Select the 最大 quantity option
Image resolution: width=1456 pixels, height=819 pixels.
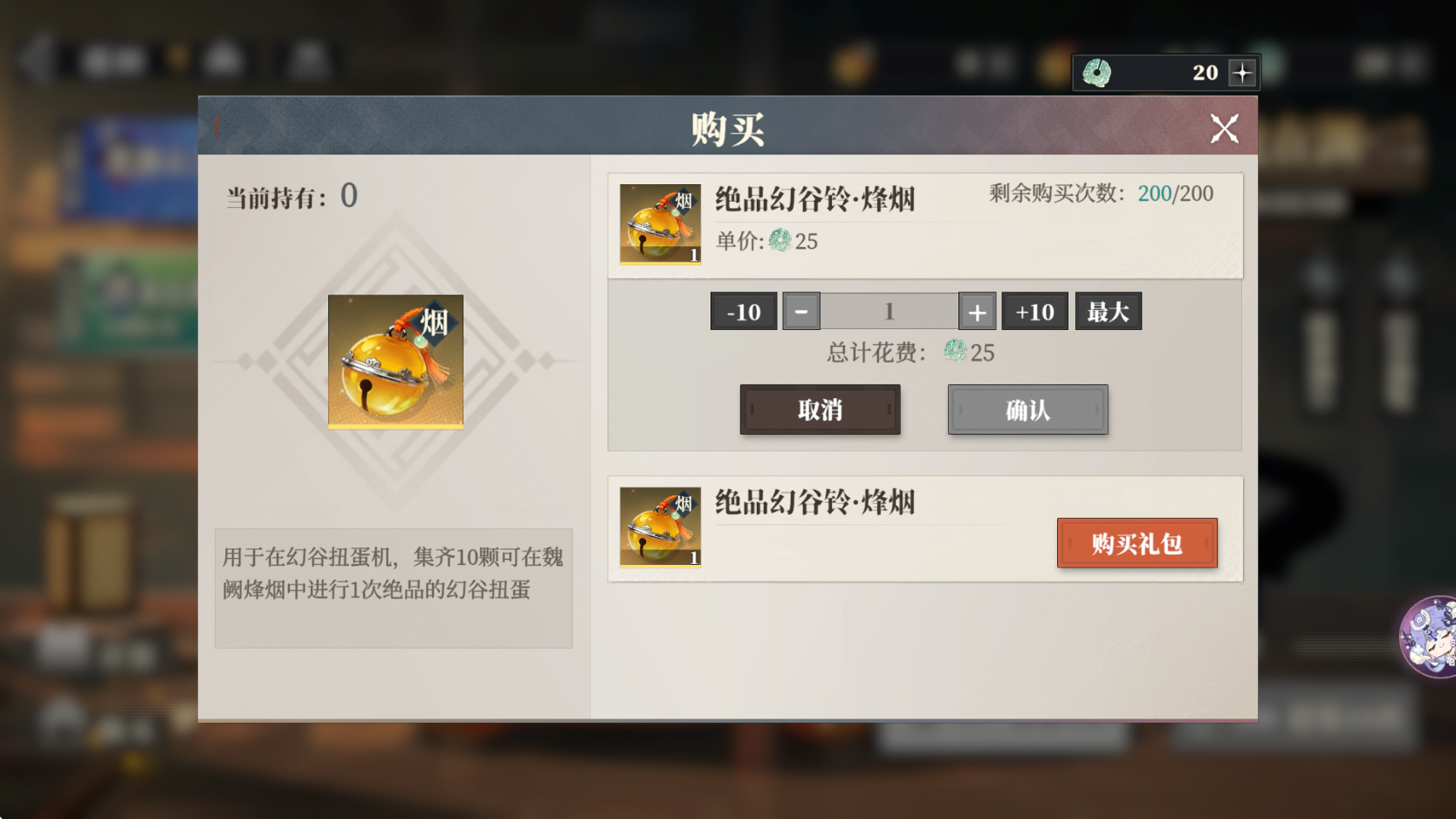click(x=1108, y=311)
